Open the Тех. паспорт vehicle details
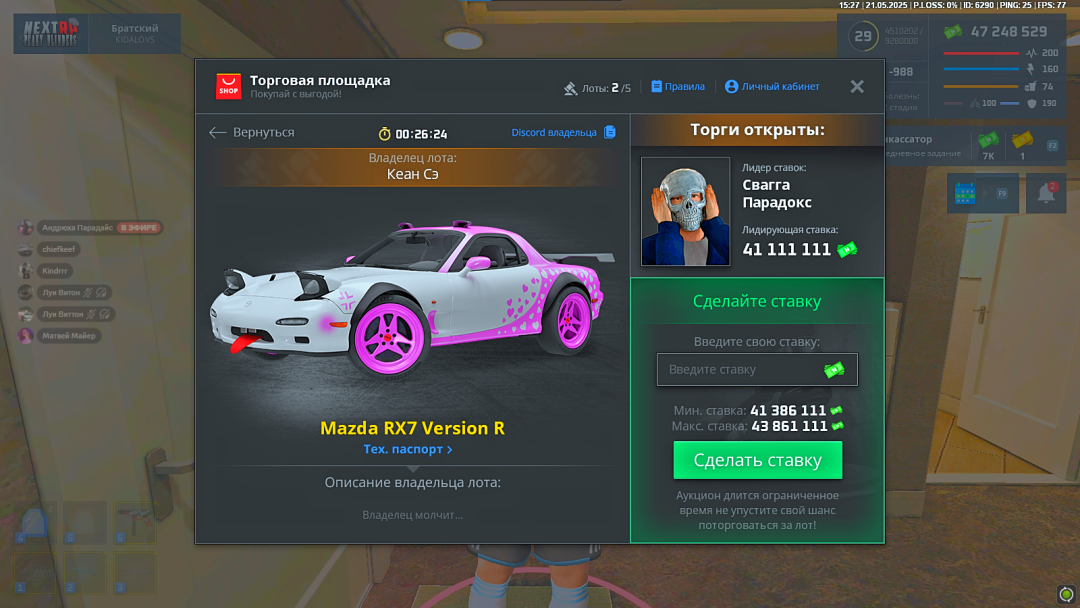The image size is (1080, 608). [x=408, y=450]
